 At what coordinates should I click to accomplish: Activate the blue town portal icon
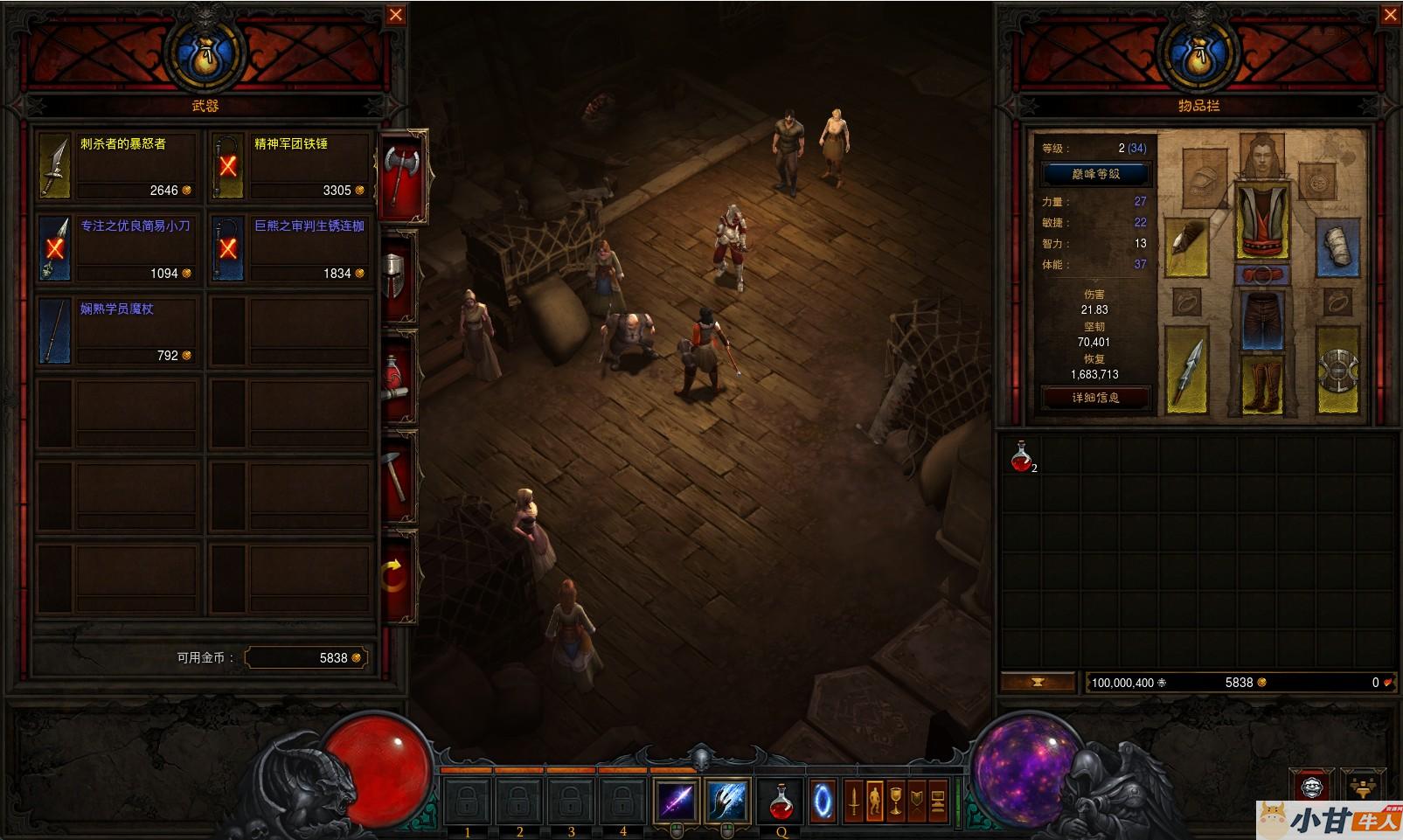point(823,800)
